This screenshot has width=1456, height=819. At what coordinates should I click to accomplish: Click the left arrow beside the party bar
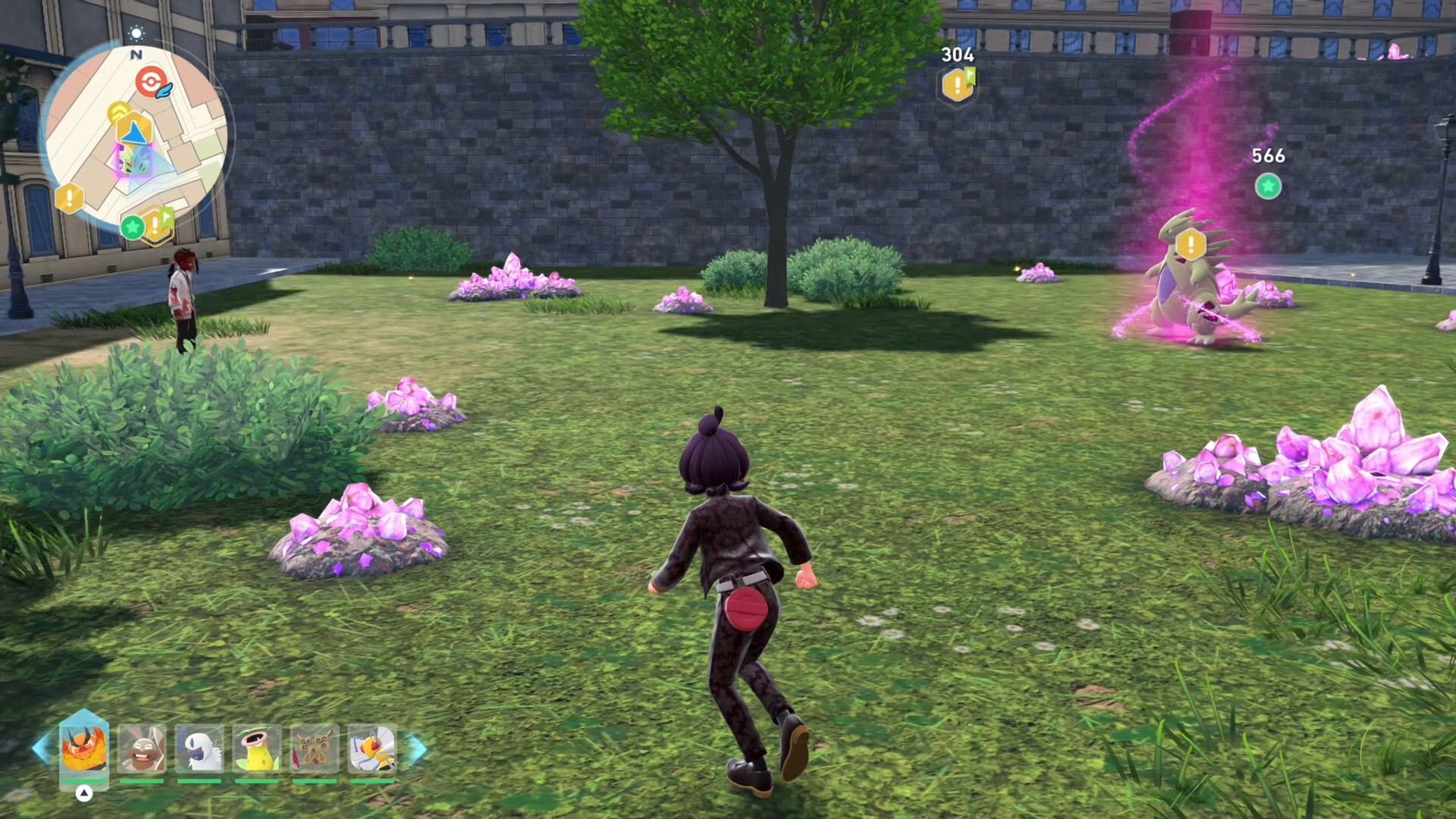click(42, 748)
